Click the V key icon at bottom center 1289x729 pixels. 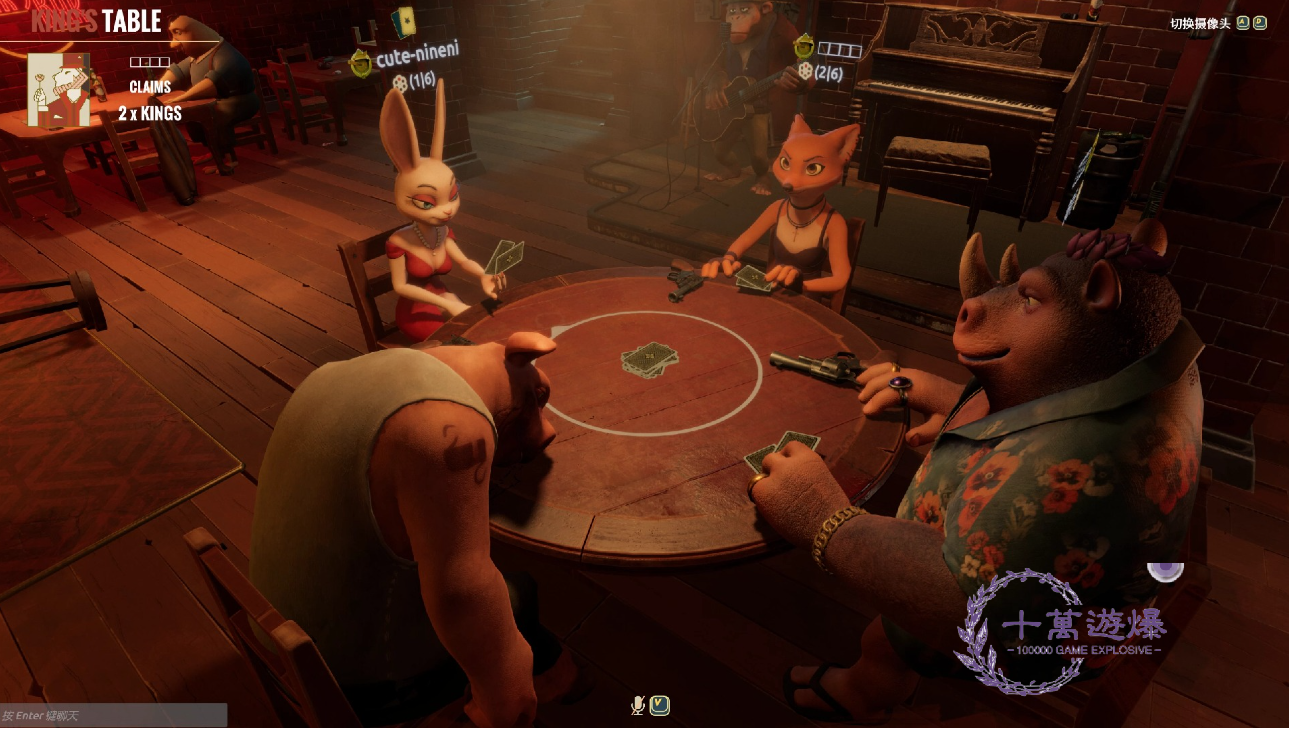(658, 705)
